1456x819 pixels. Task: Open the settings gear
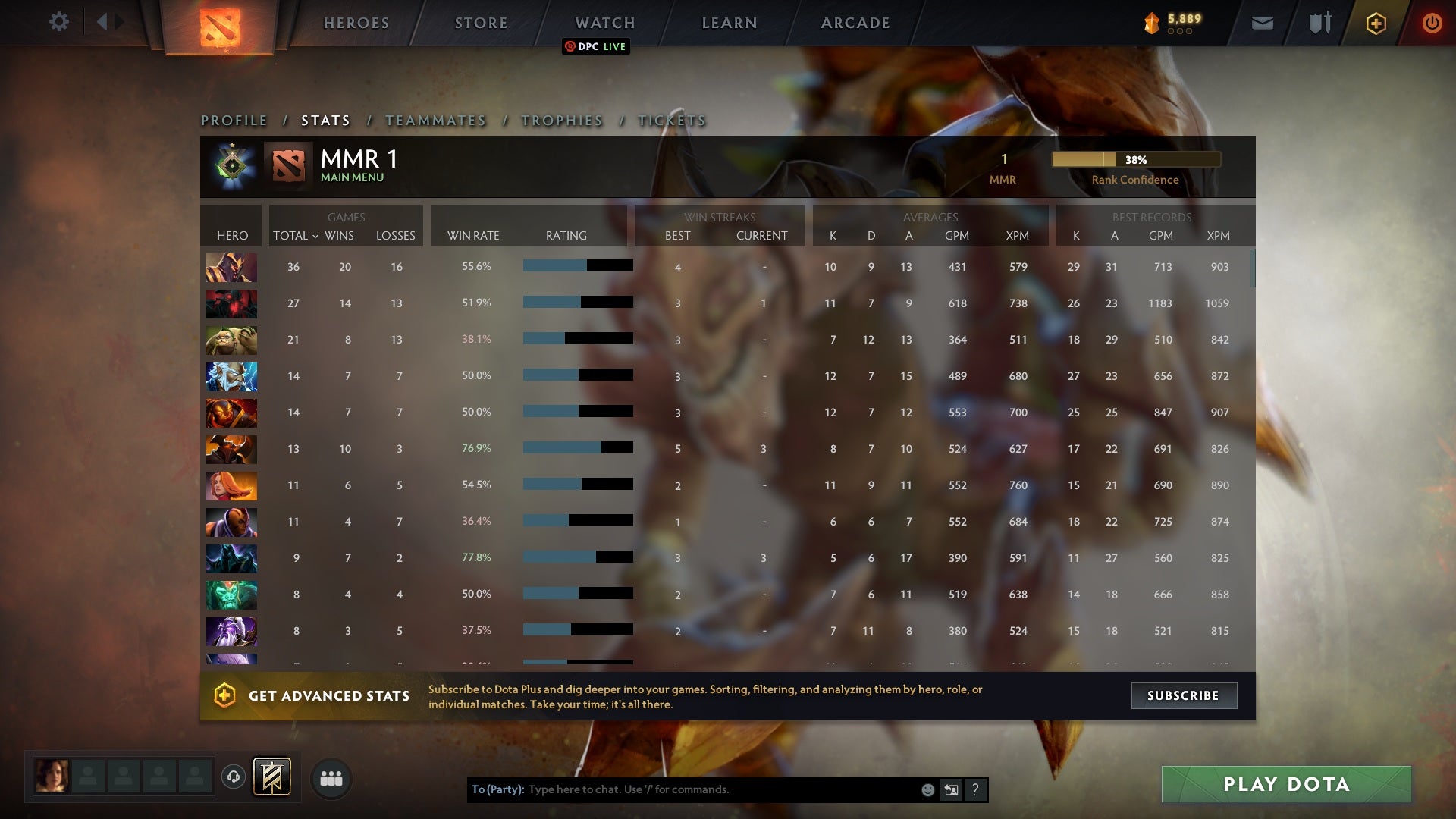(59, 22)
